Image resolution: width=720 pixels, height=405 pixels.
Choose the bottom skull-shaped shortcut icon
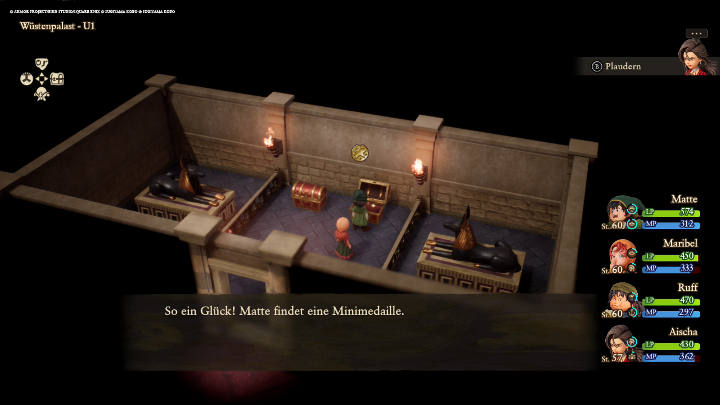pyautogui.click(x=42, y=94)
